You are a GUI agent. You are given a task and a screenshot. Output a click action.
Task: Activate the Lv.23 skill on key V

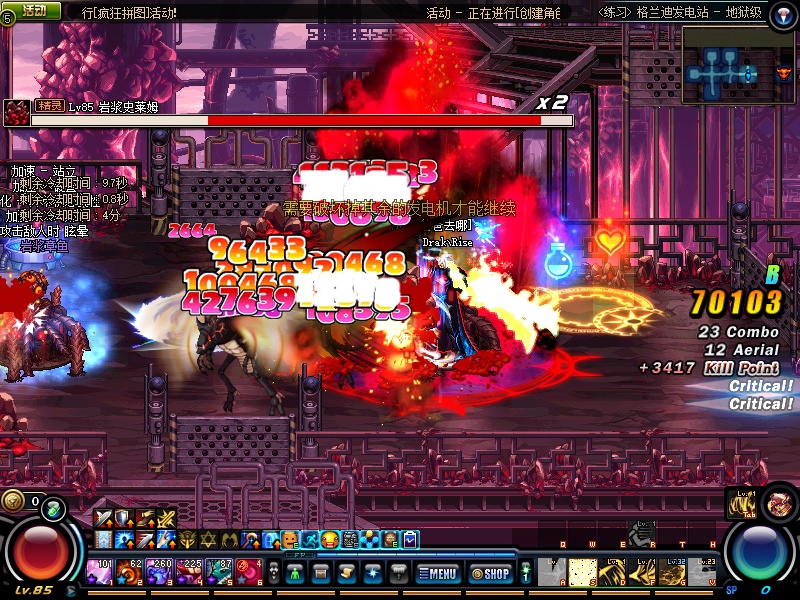[706, 572]
